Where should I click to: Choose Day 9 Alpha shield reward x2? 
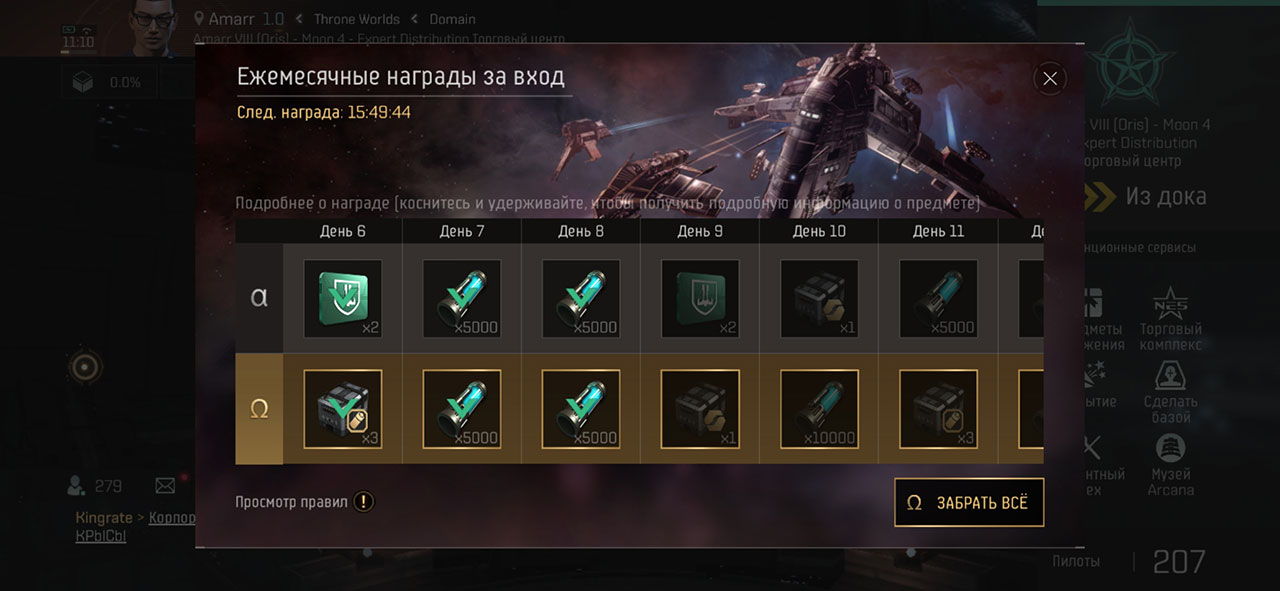pos(700,298)
